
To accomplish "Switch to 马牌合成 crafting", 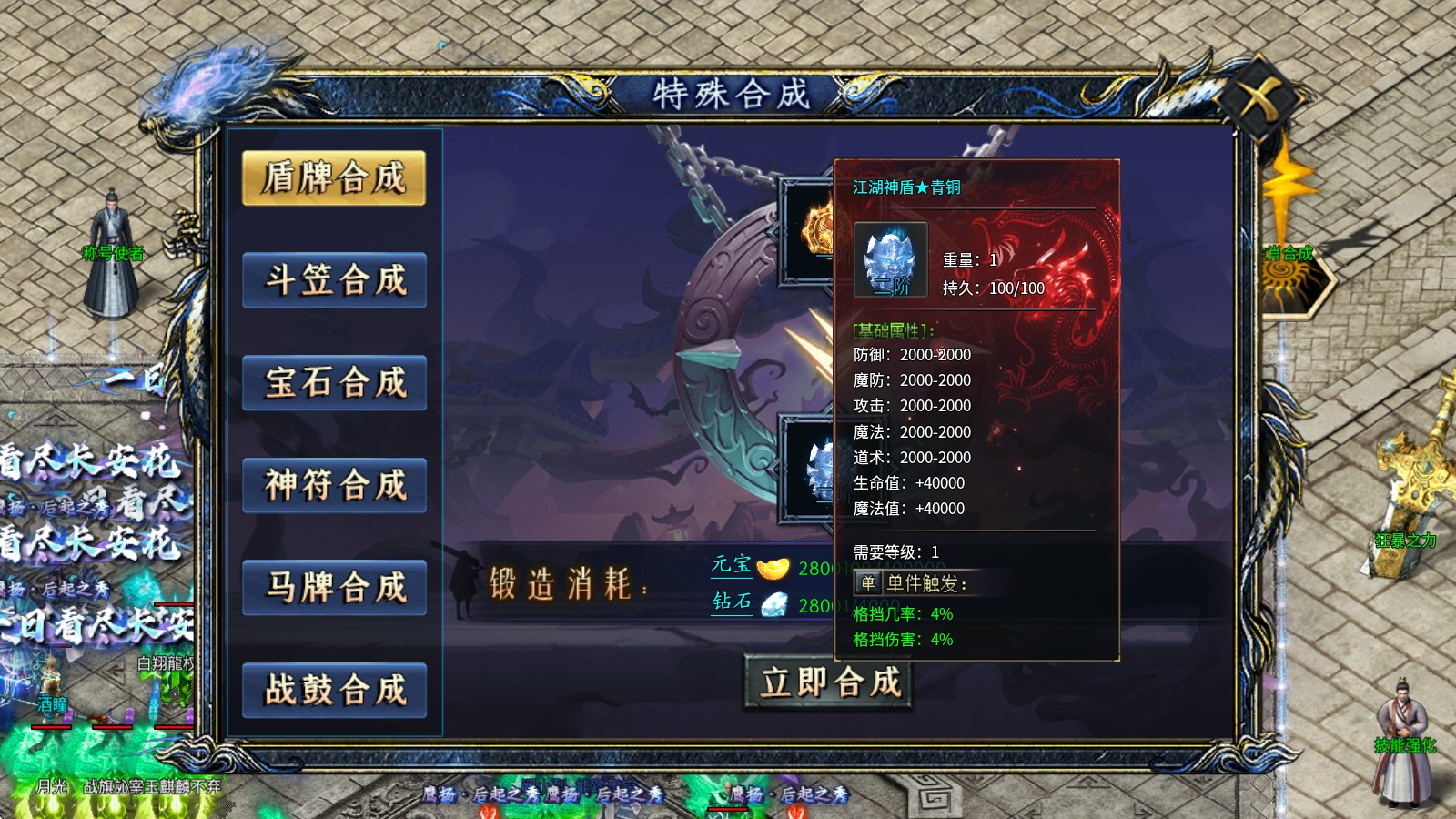I will click(334, 588).
